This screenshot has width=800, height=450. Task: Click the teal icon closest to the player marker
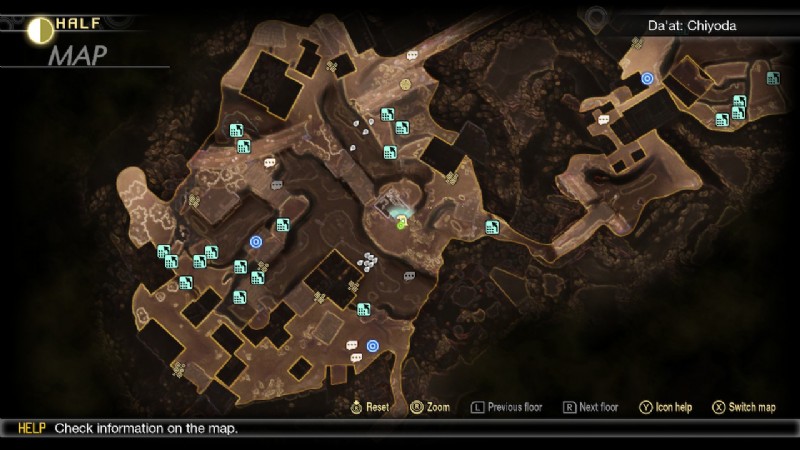tap(390, 153)
